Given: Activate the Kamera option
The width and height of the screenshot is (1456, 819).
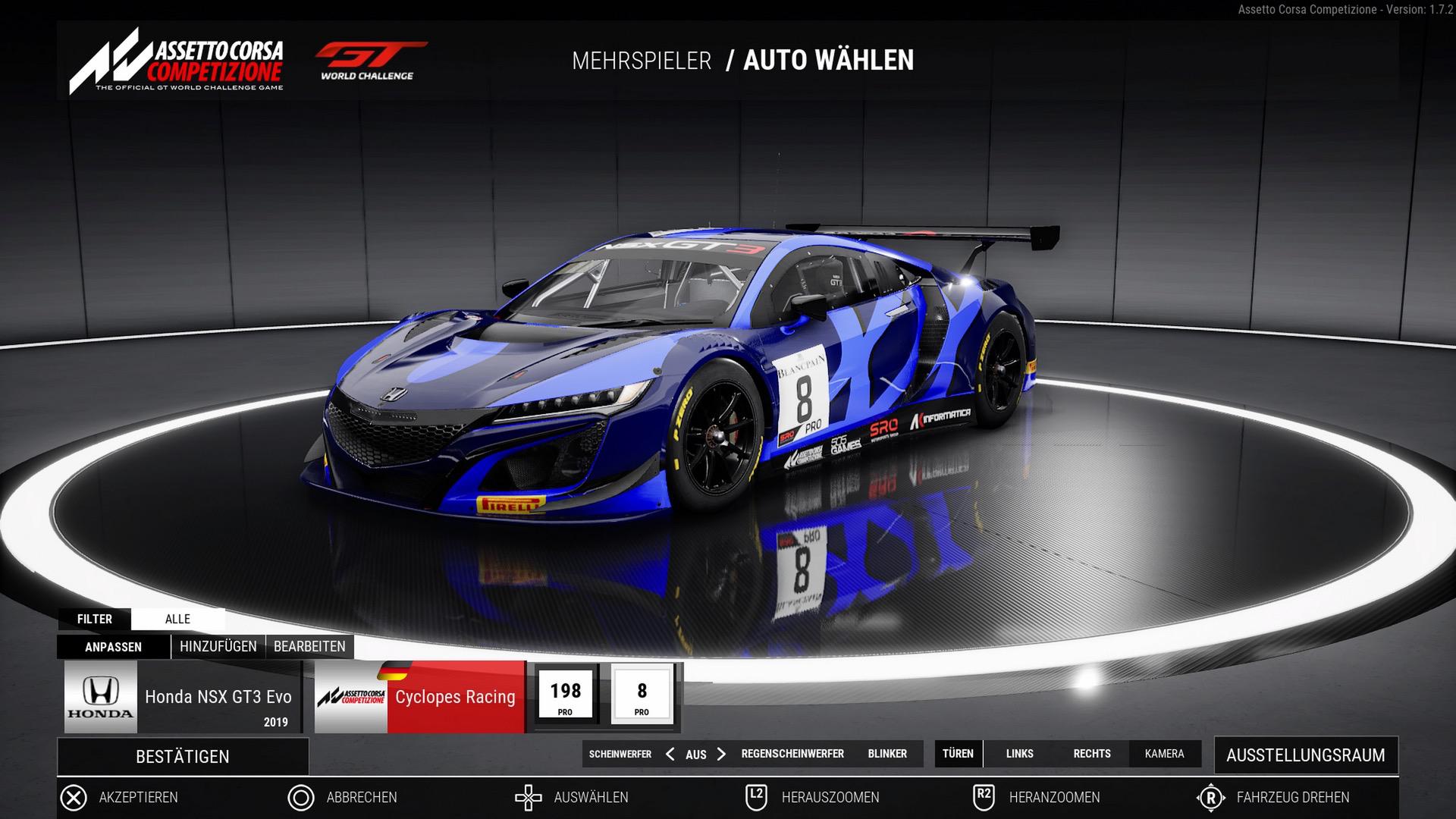Looking at the screenshot, I should click(x=1164, y=754).
